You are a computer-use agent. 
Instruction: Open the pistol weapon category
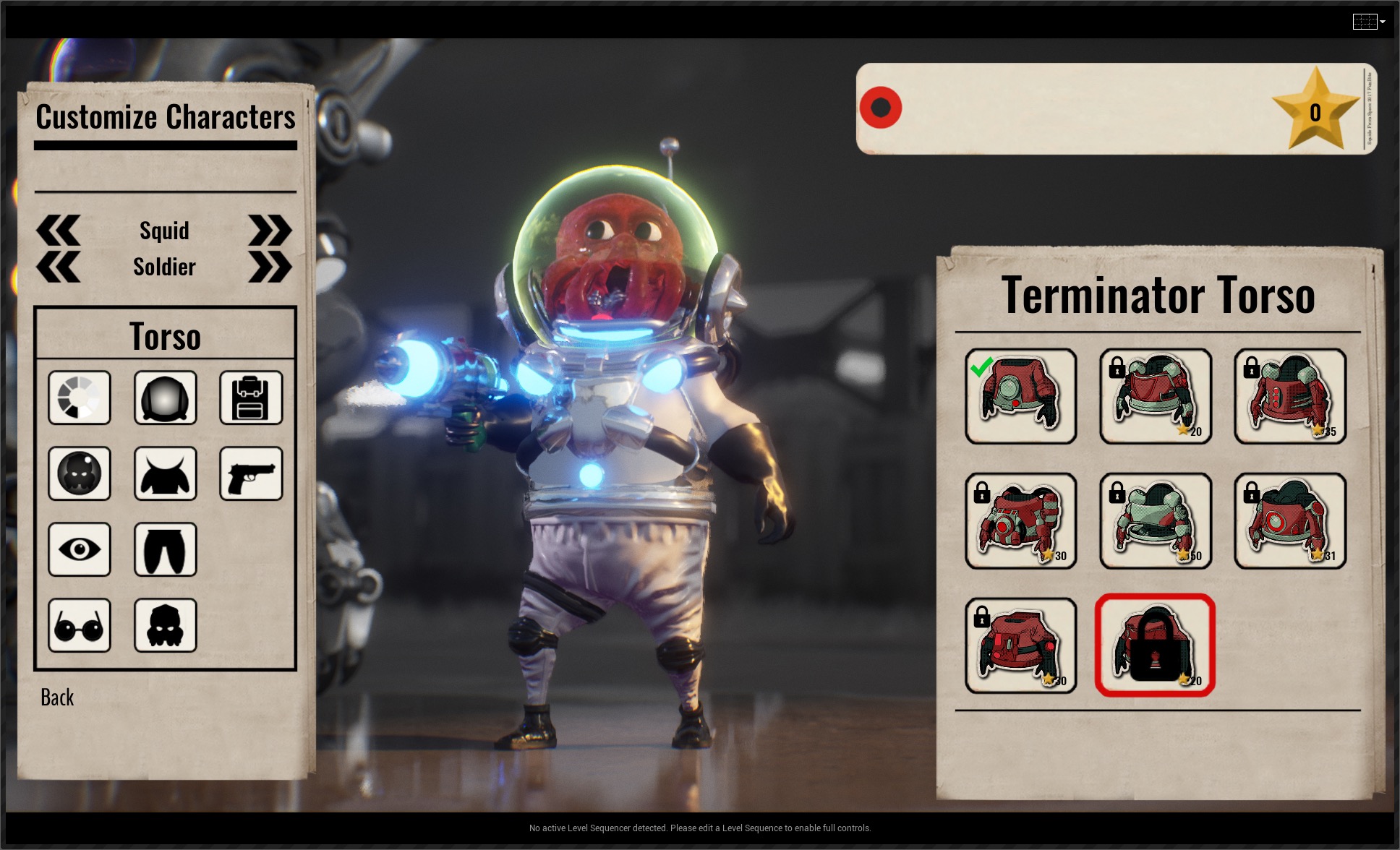click(251, 473)
